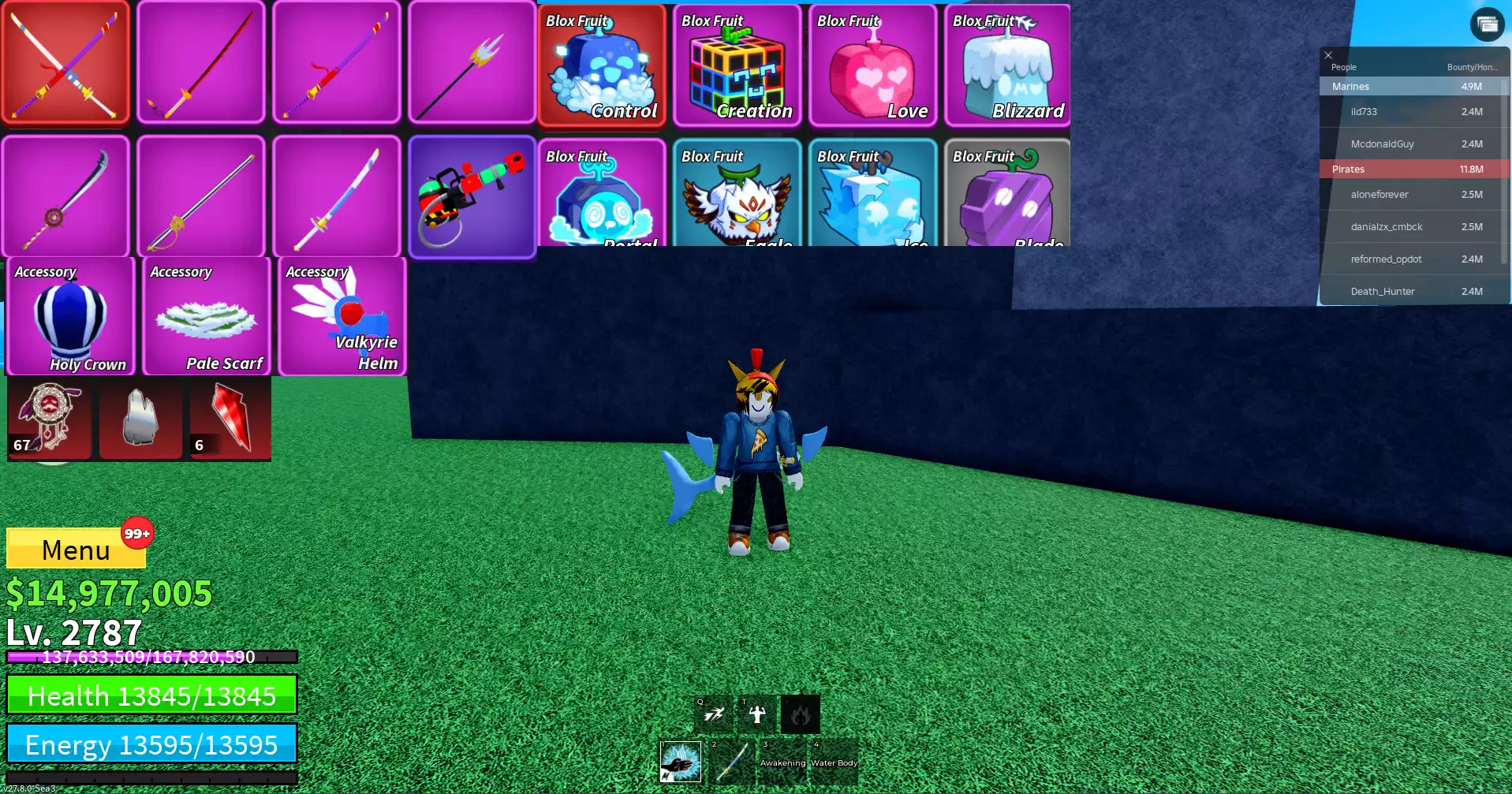1512x794 pixels.
Task: Open the yellow Menu button
Action: [x=76, y=550]
